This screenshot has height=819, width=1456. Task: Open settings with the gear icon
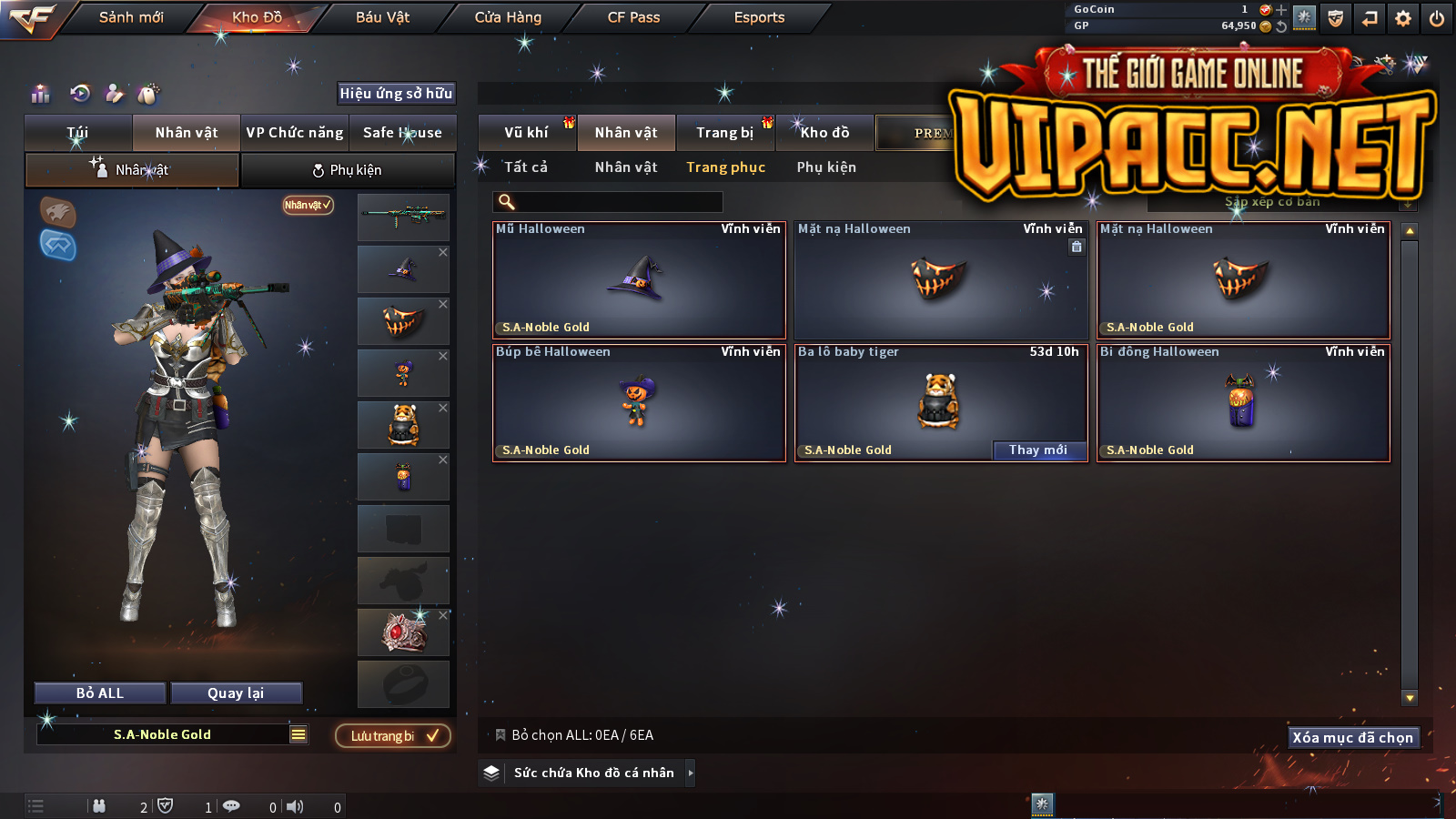pyautogui.click(x=1403, y=18)
